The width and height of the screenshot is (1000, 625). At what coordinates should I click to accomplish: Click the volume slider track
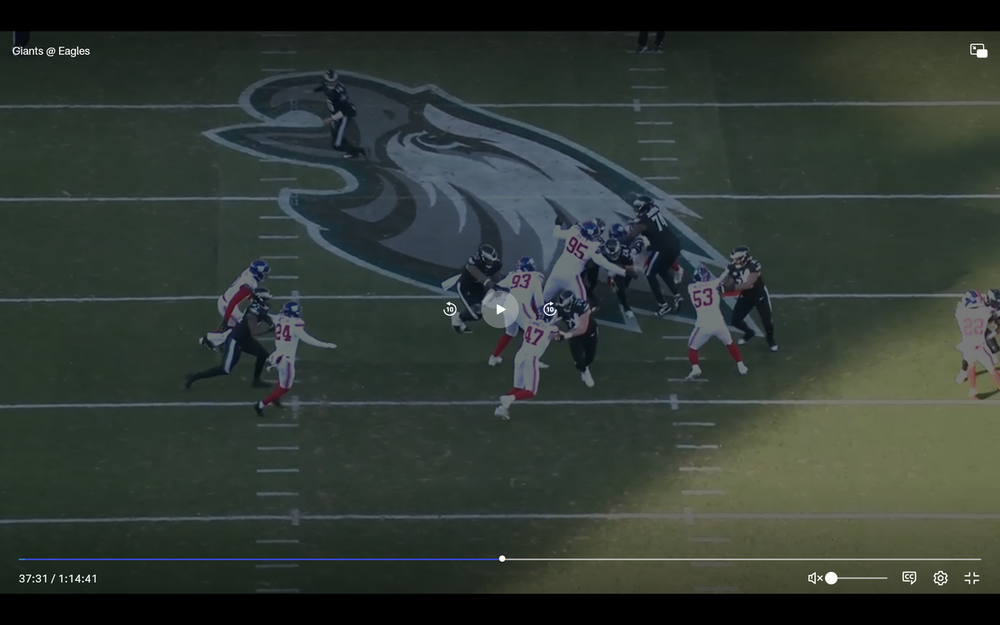click(x=862, y=578)
